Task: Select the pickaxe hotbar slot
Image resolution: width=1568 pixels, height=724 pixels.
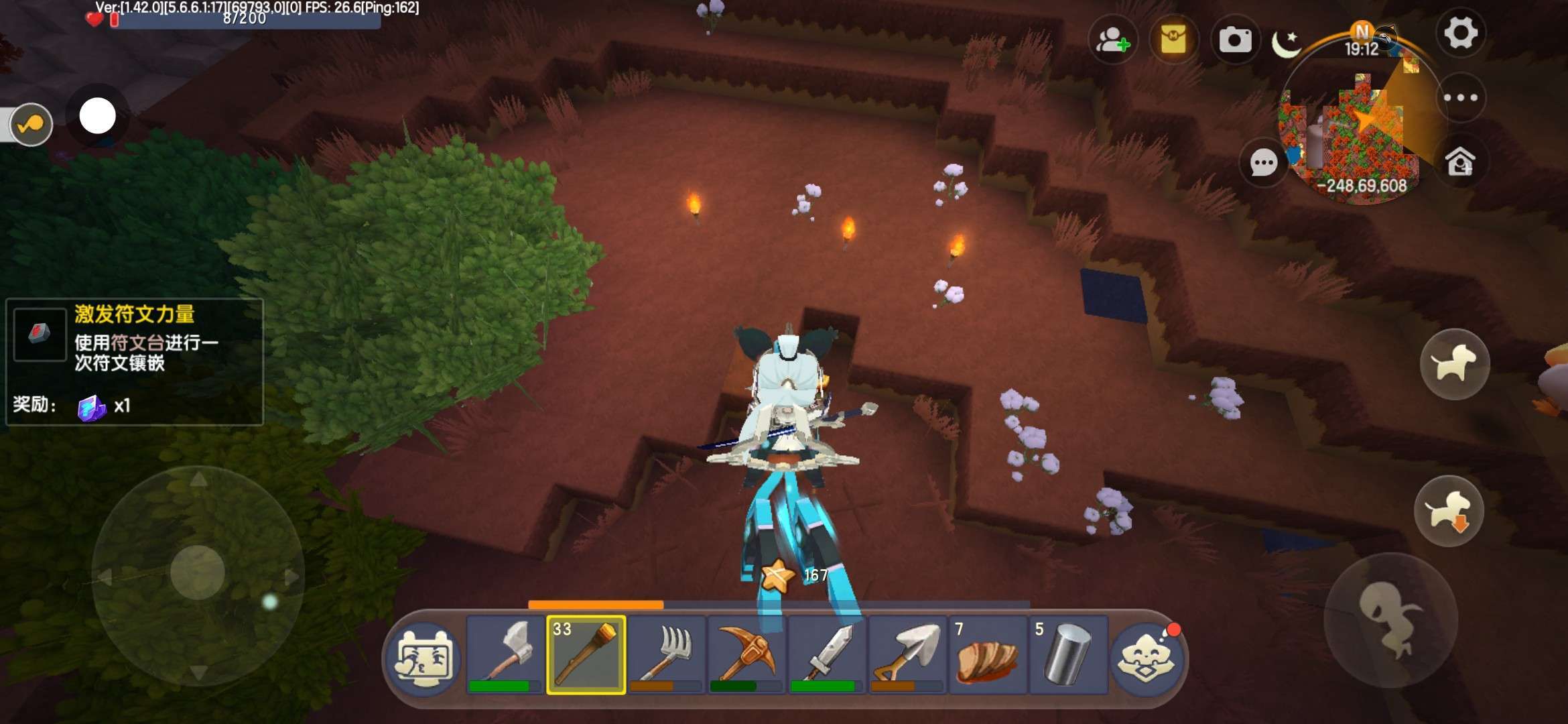Action: click(x=747, y=655)
